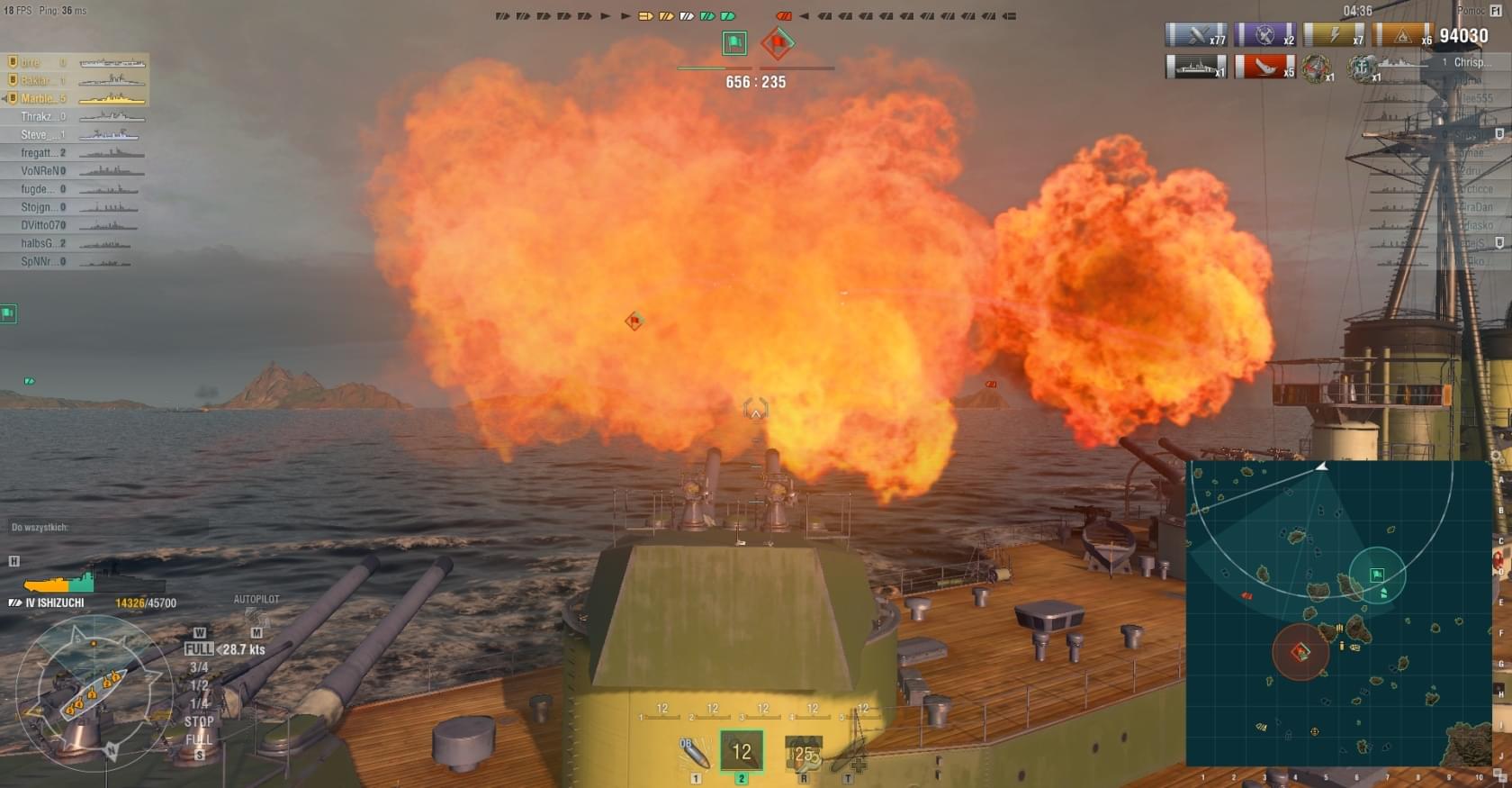The width and height of the screenshot is (1512, 788).
Task: Click the allied base capture flag icon
Action: (x=734, y=42)
